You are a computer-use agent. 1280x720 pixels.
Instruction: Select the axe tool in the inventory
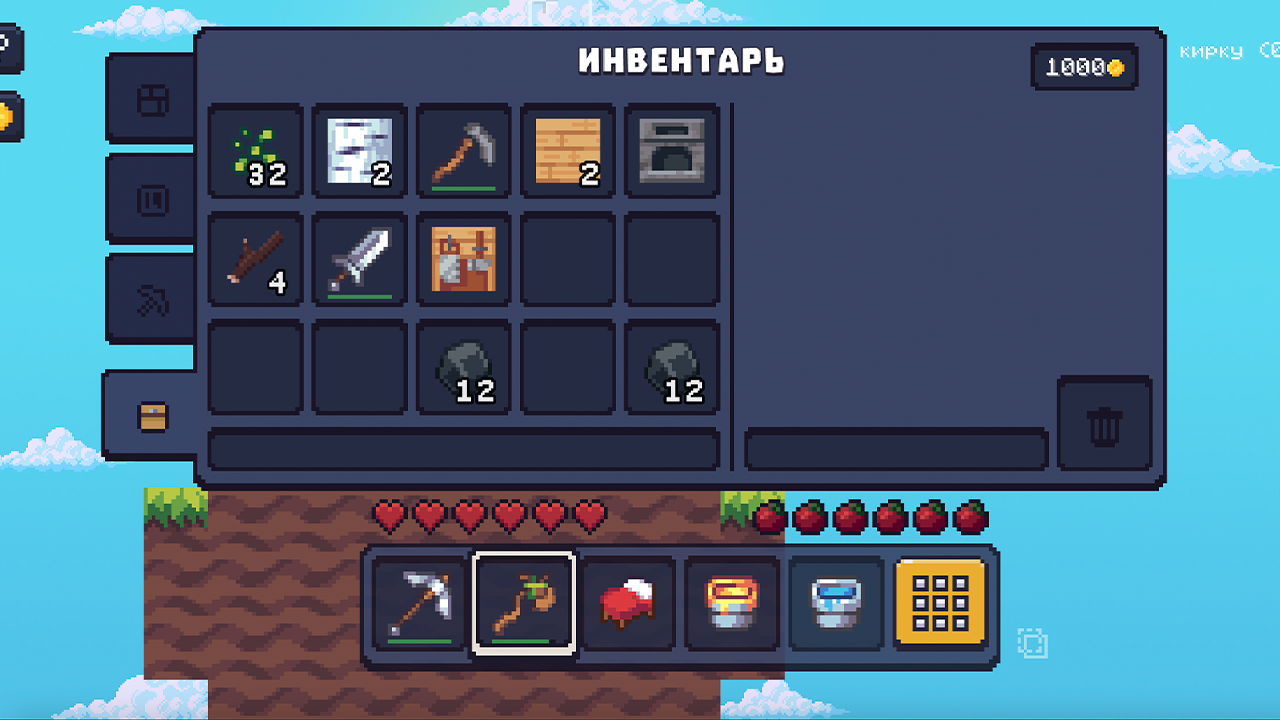(x=463, y=152)
